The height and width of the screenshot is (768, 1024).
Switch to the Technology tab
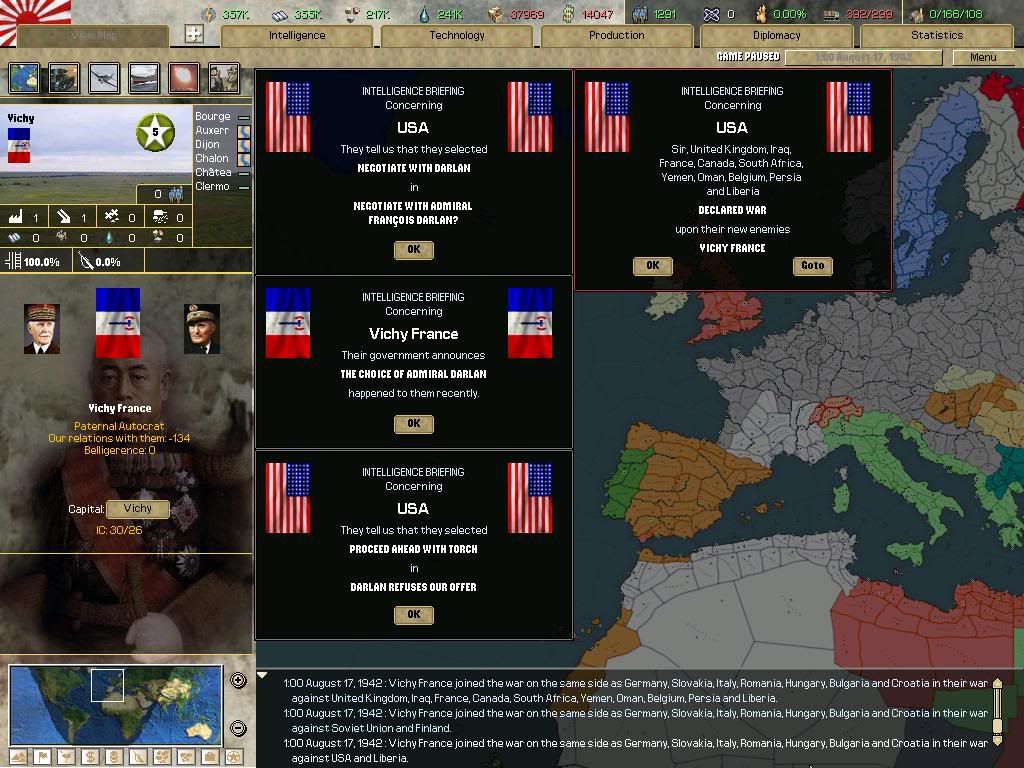point(457,36)
